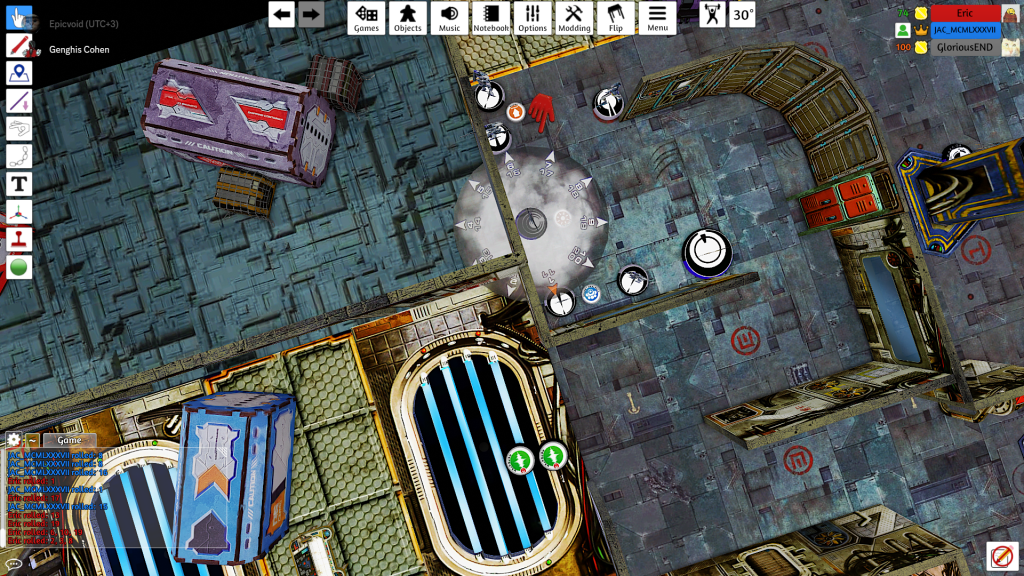Viewport: 1024px width, 576px height.
Task: Open the Music player
Action: [450, 17]
